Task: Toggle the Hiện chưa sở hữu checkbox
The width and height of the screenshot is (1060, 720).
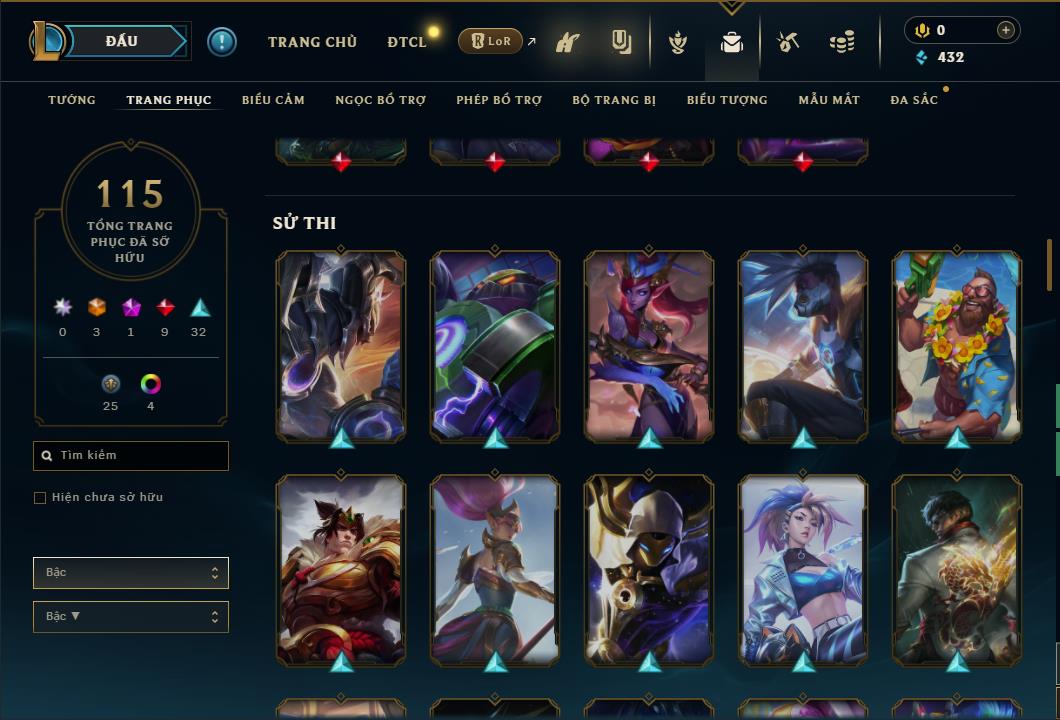Action: 40,498
